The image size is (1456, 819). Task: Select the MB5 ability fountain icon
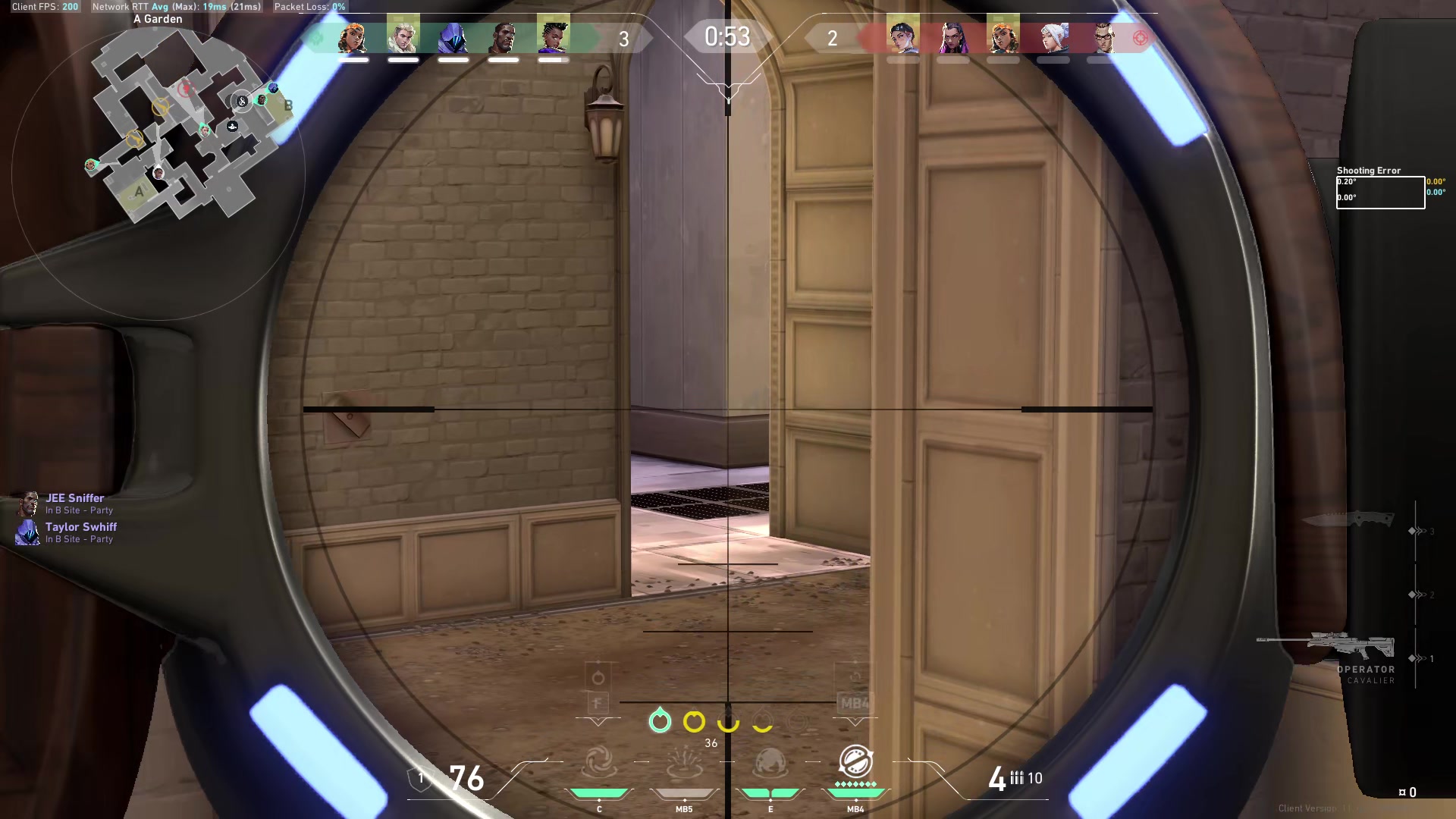tap(685, 764)
